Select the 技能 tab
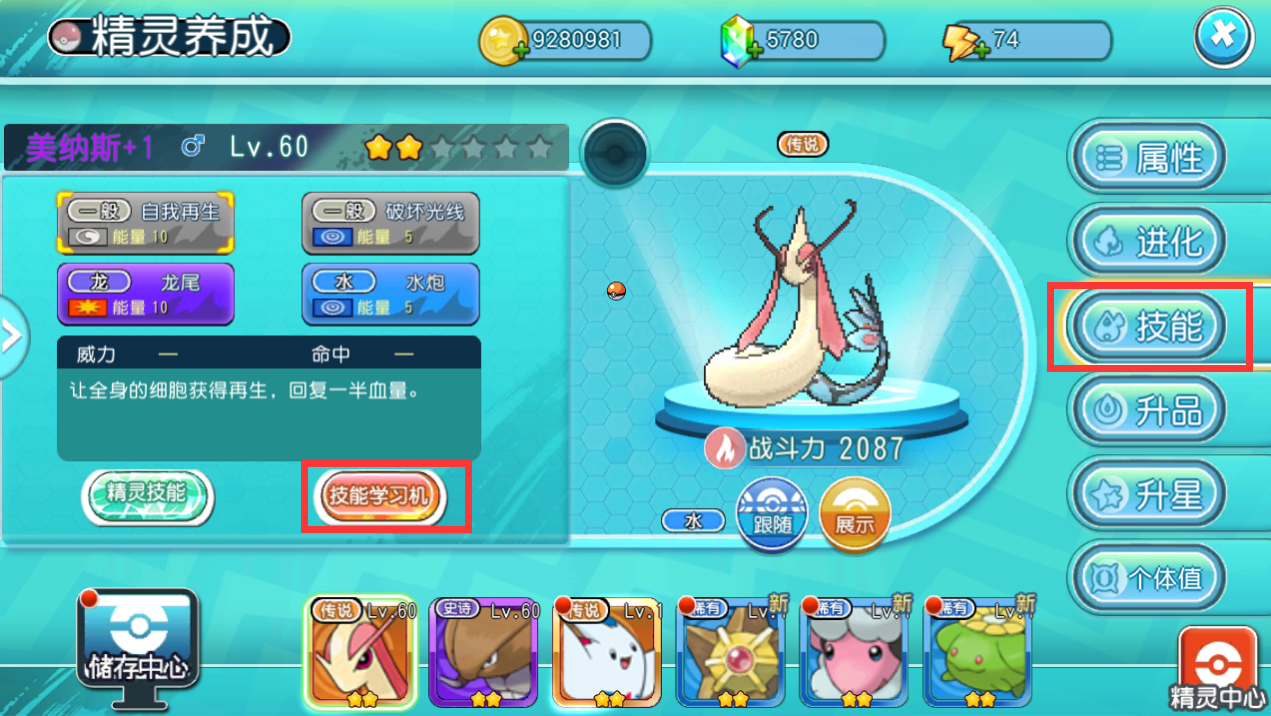Screen dimensions: 1271x716 [1148, 326]
